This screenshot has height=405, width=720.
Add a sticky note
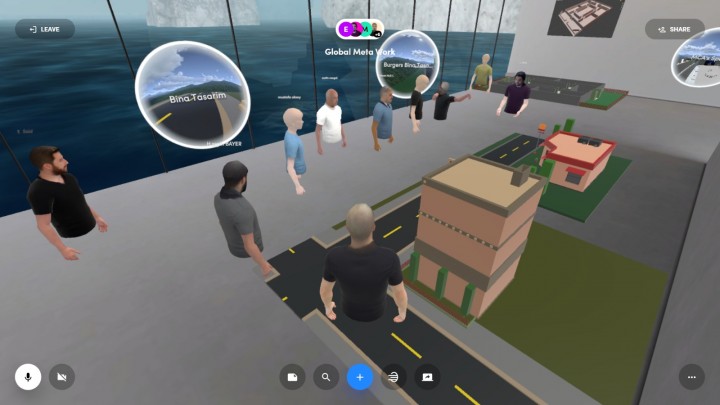pos(292,377)
